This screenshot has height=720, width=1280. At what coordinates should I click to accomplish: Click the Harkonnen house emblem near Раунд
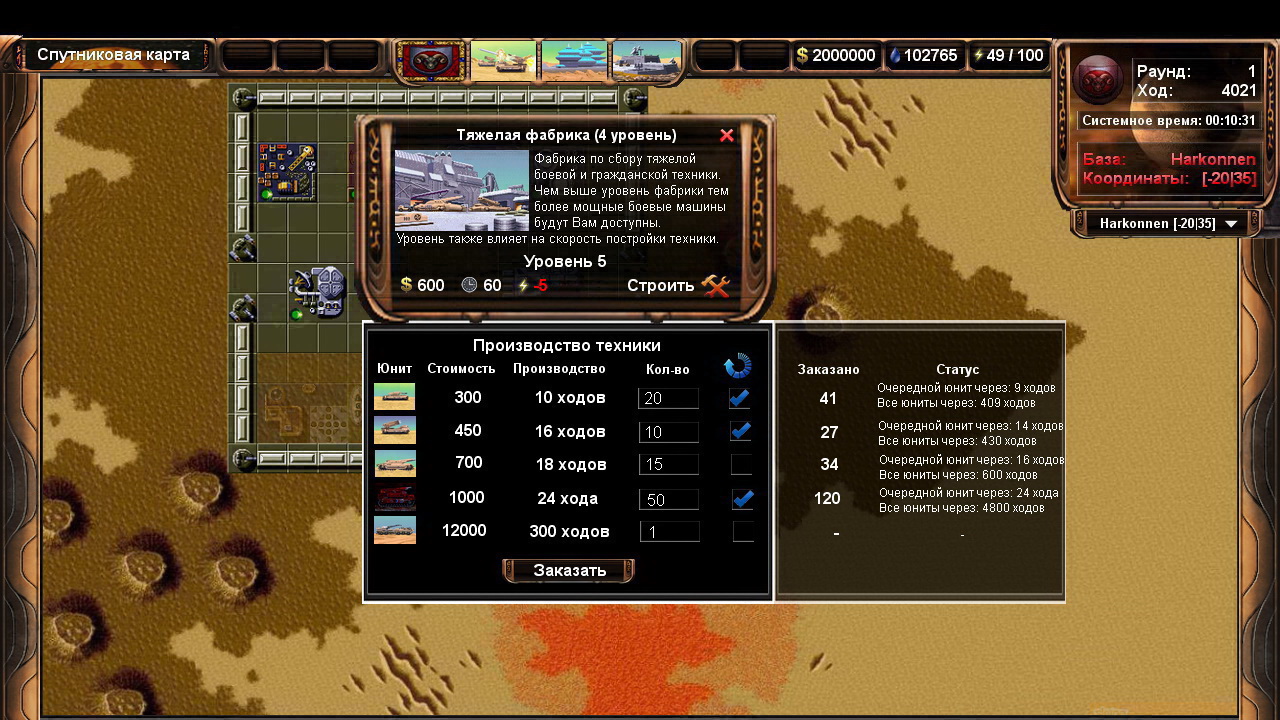pos(1098,79)
